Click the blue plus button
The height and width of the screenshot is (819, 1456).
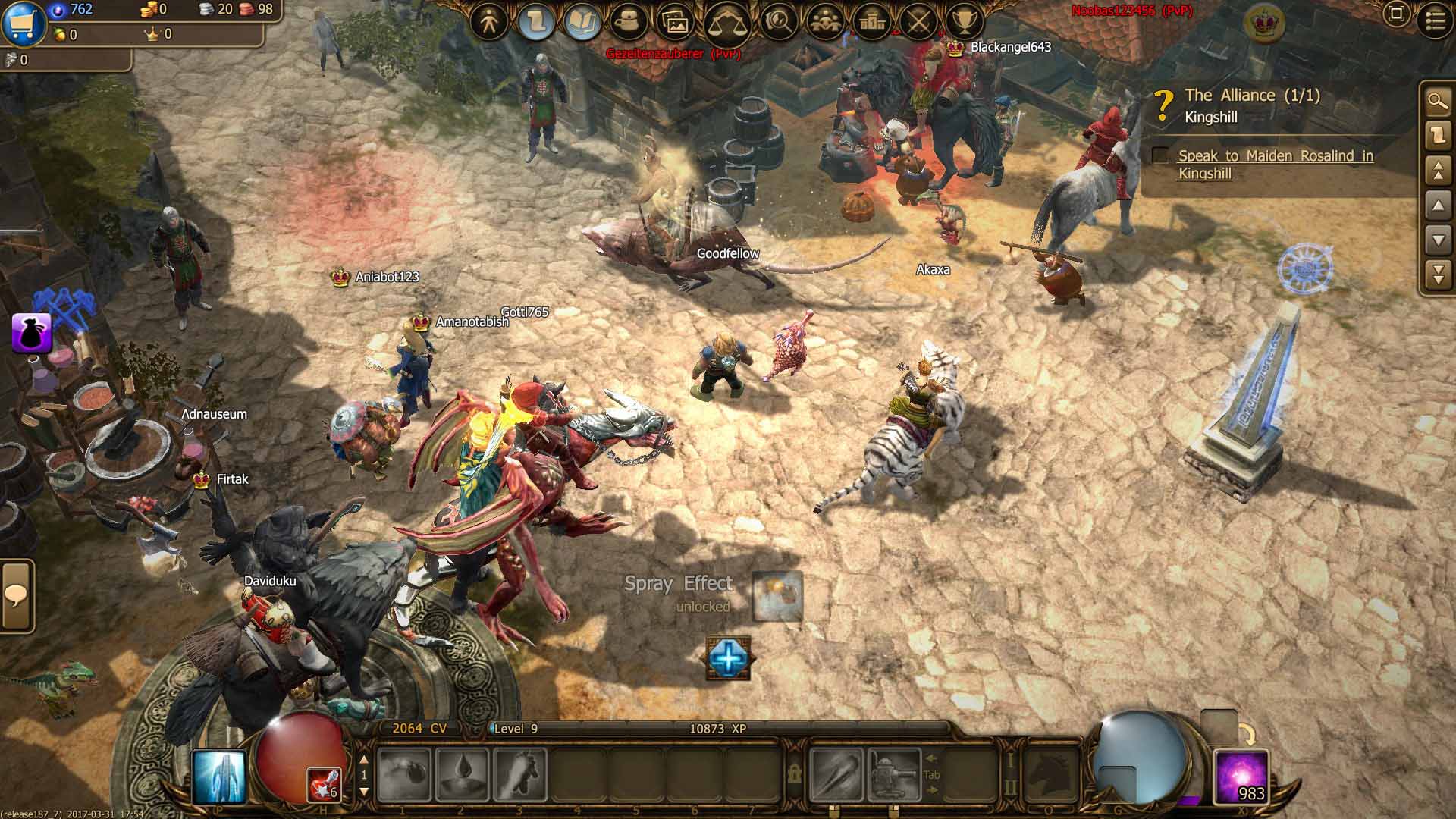click(x=728, y=657)
